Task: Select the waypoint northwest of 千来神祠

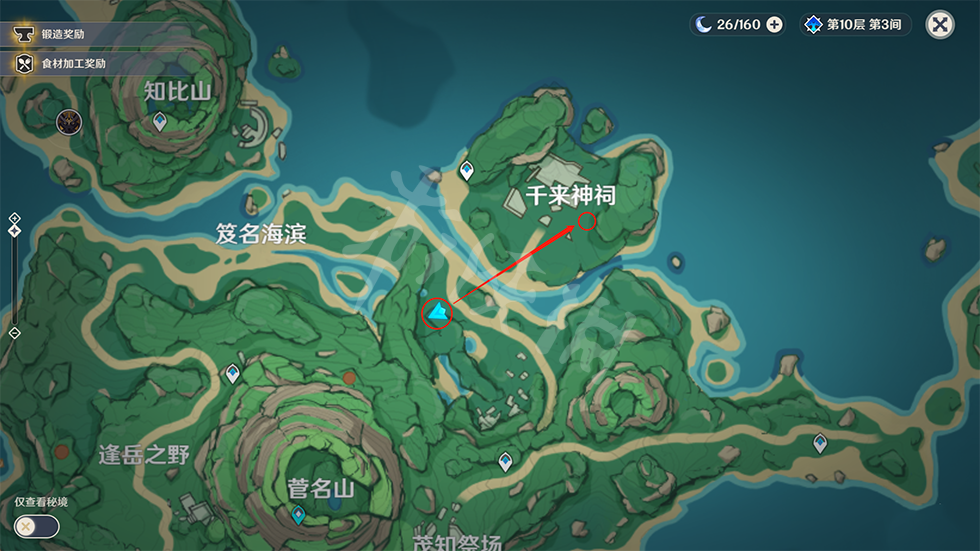Action: point(466,171)
